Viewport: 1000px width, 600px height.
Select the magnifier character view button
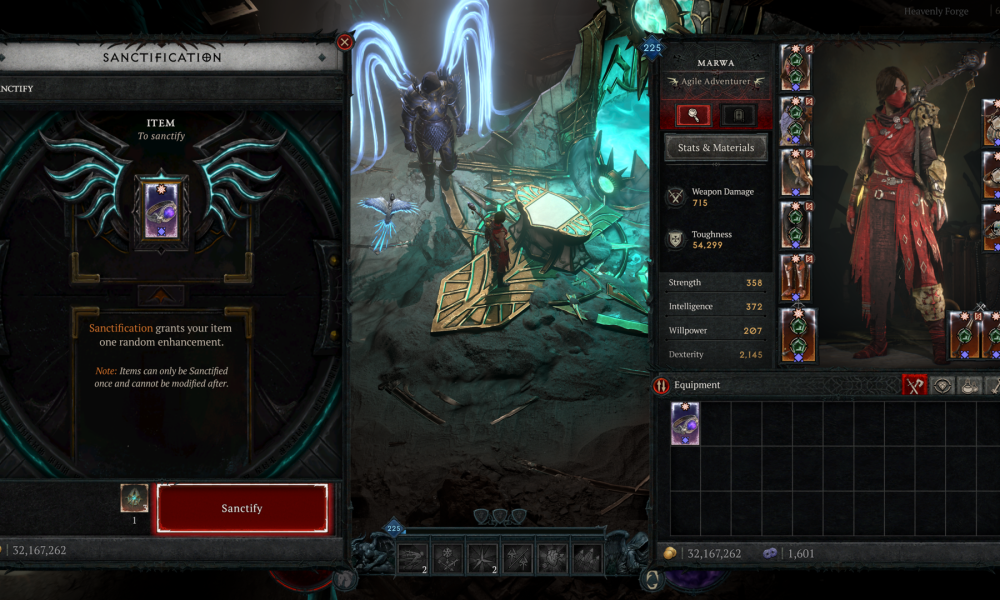click(x=693, y=115)
